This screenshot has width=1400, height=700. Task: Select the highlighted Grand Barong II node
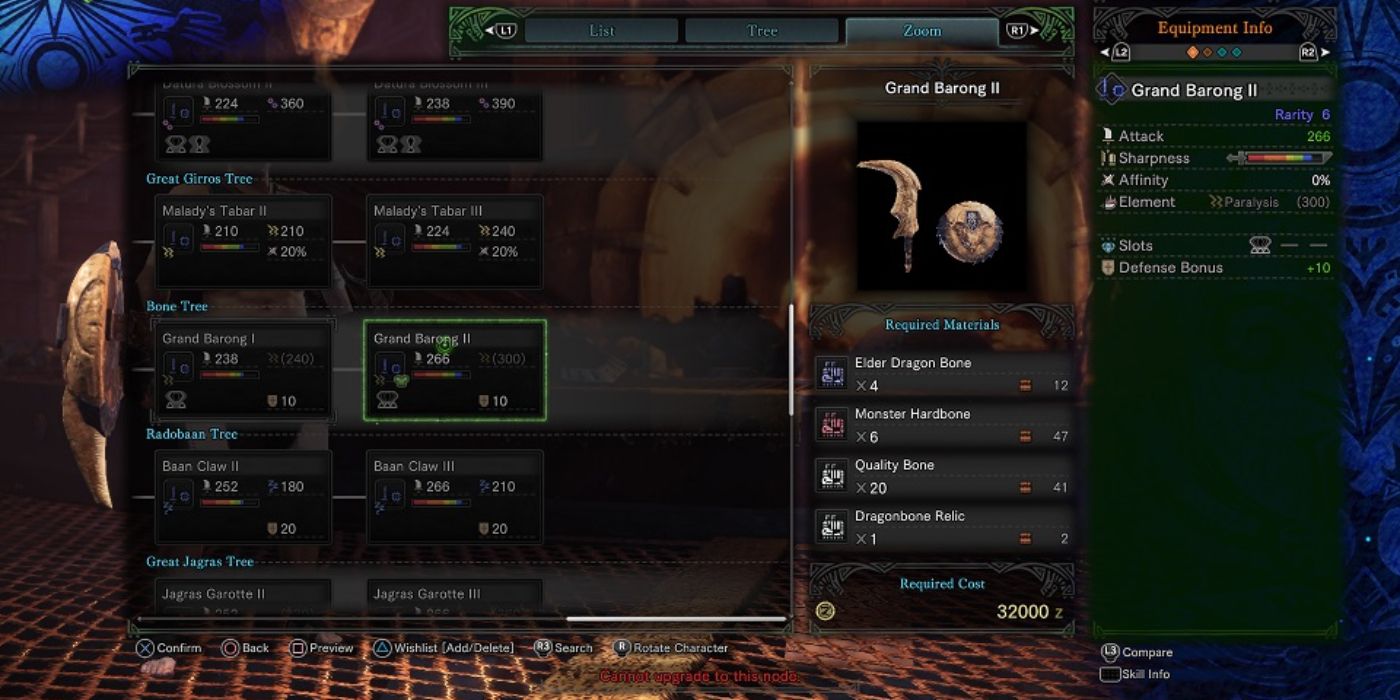[x=454, y=369]
